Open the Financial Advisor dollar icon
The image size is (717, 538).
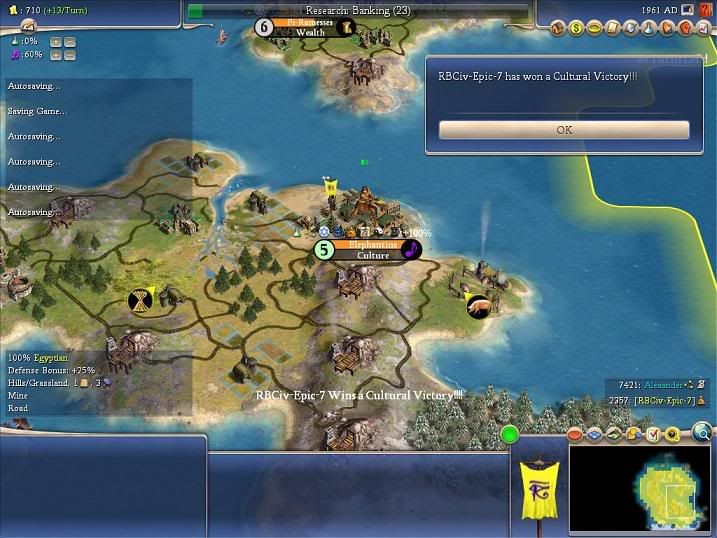pyautogui.click(x=577, y=28)
